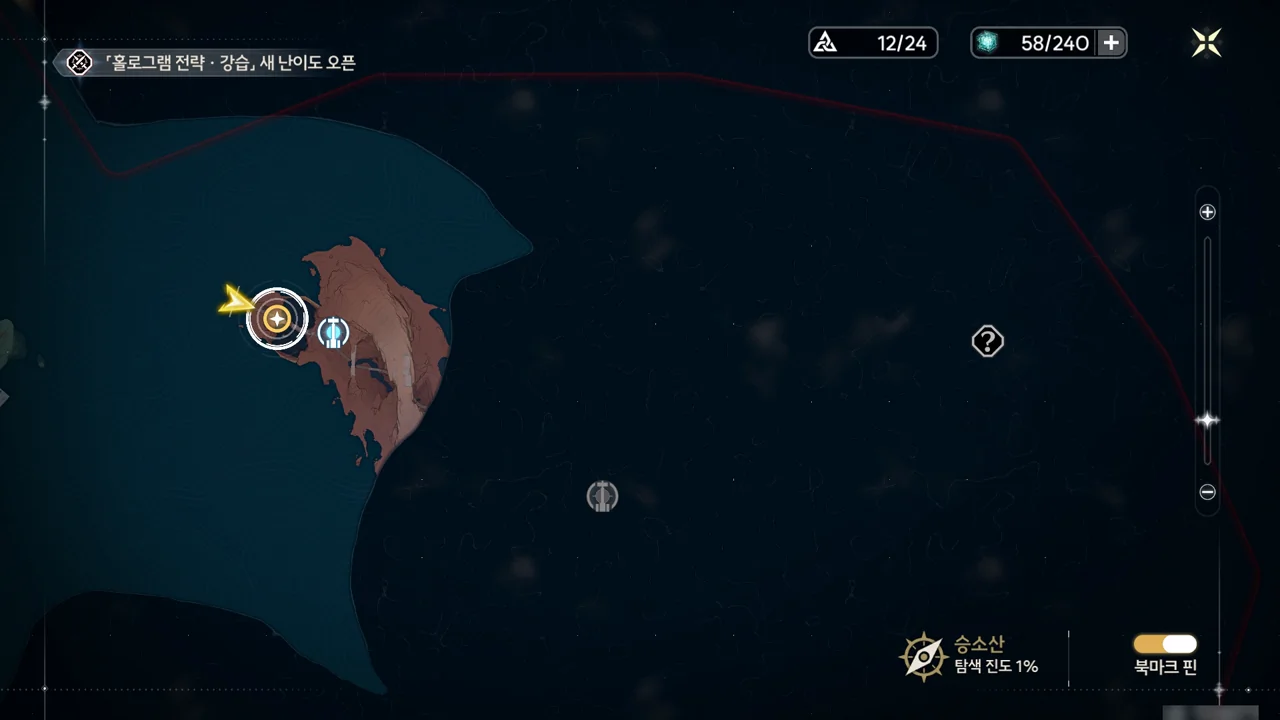This screenshot has height=720, width=1280.
Task: Close the map with the star button
Action: coord(1206,42)
